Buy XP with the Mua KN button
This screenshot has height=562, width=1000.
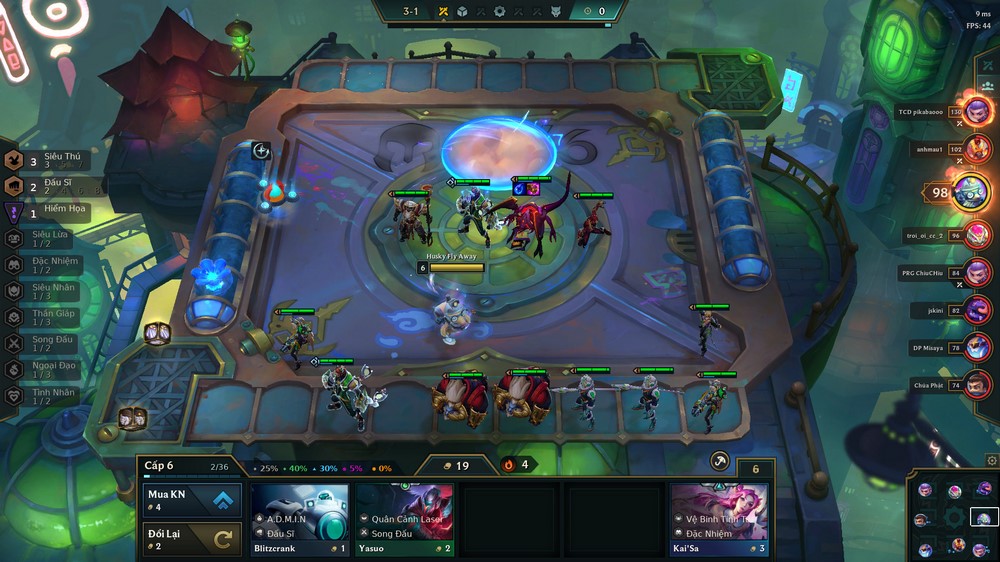192,500
